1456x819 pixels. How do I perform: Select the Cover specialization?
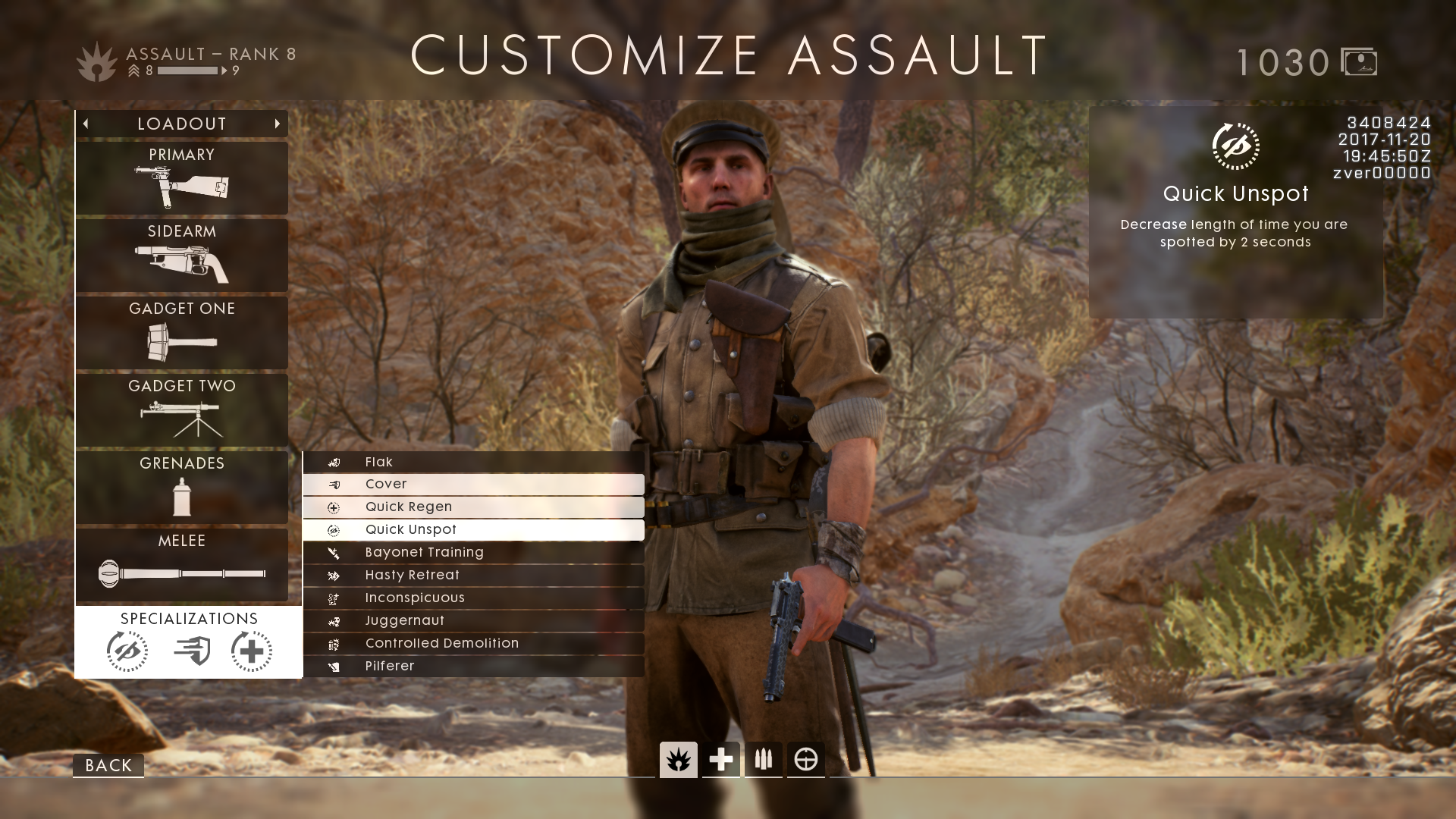click(x=473, y=484)
